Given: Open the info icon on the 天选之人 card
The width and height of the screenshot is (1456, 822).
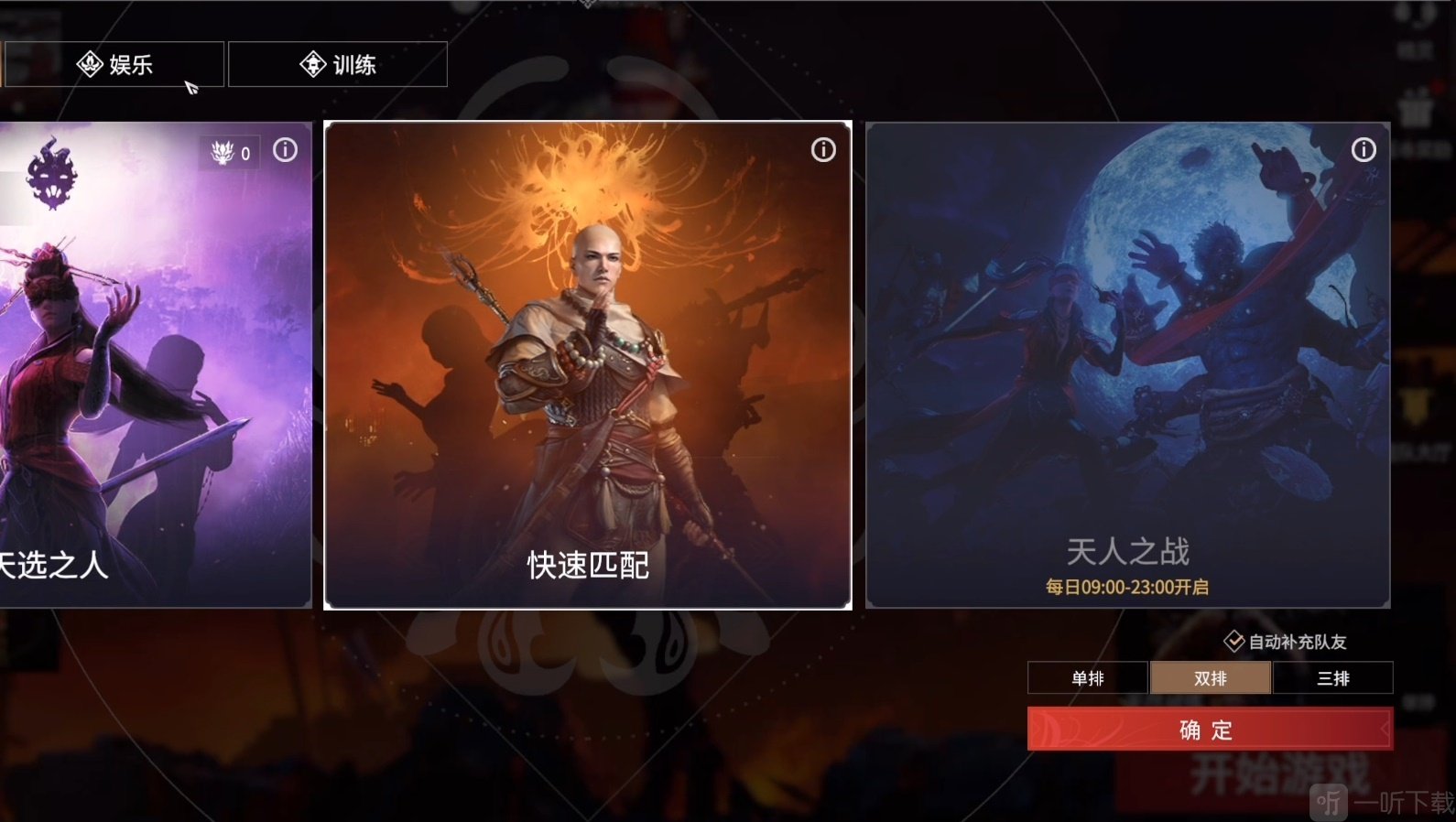Looking at the screenshot, I should click(285, 150).
